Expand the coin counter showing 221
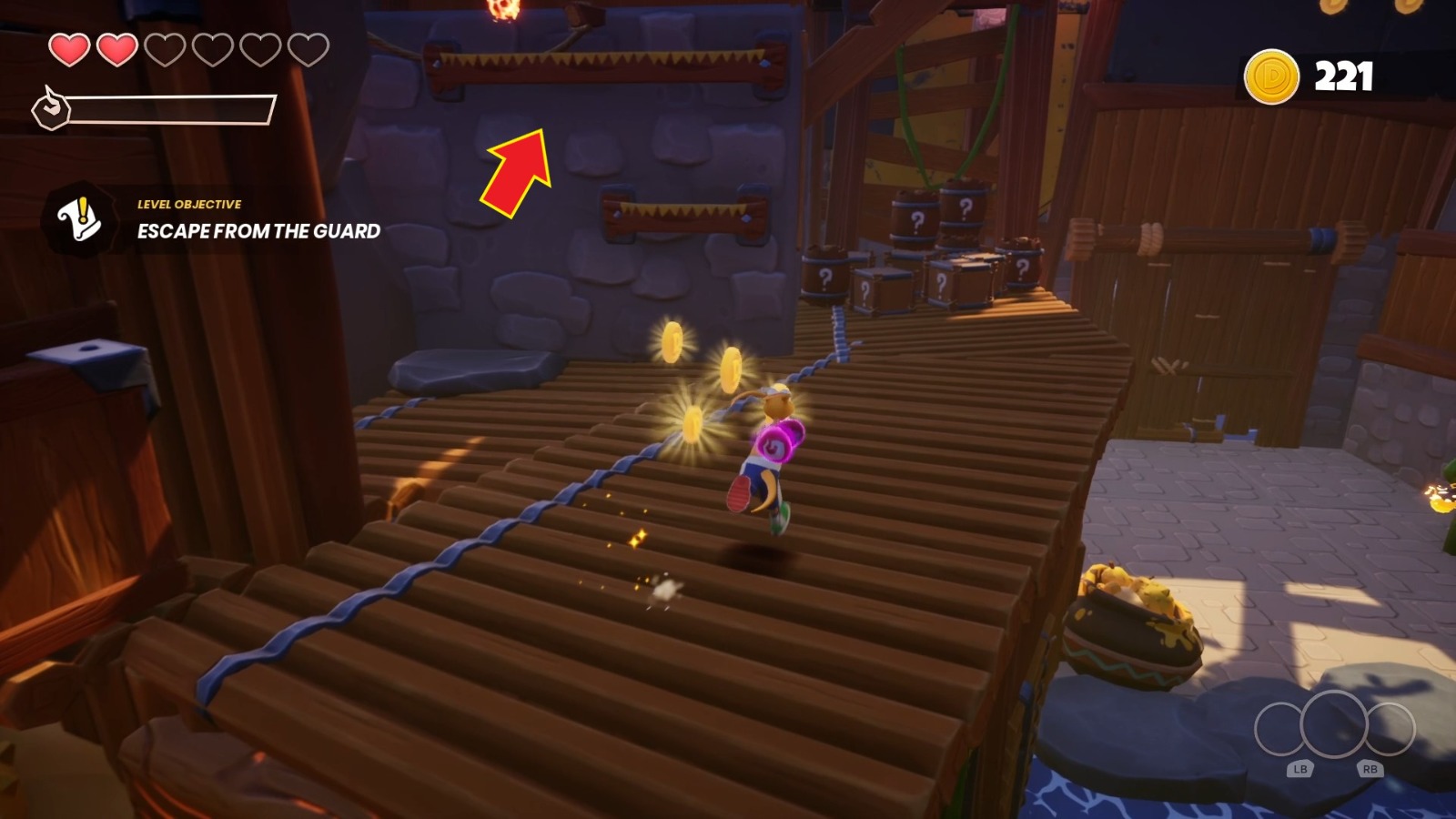The image size is (1456, 819). click(1310, 76)
